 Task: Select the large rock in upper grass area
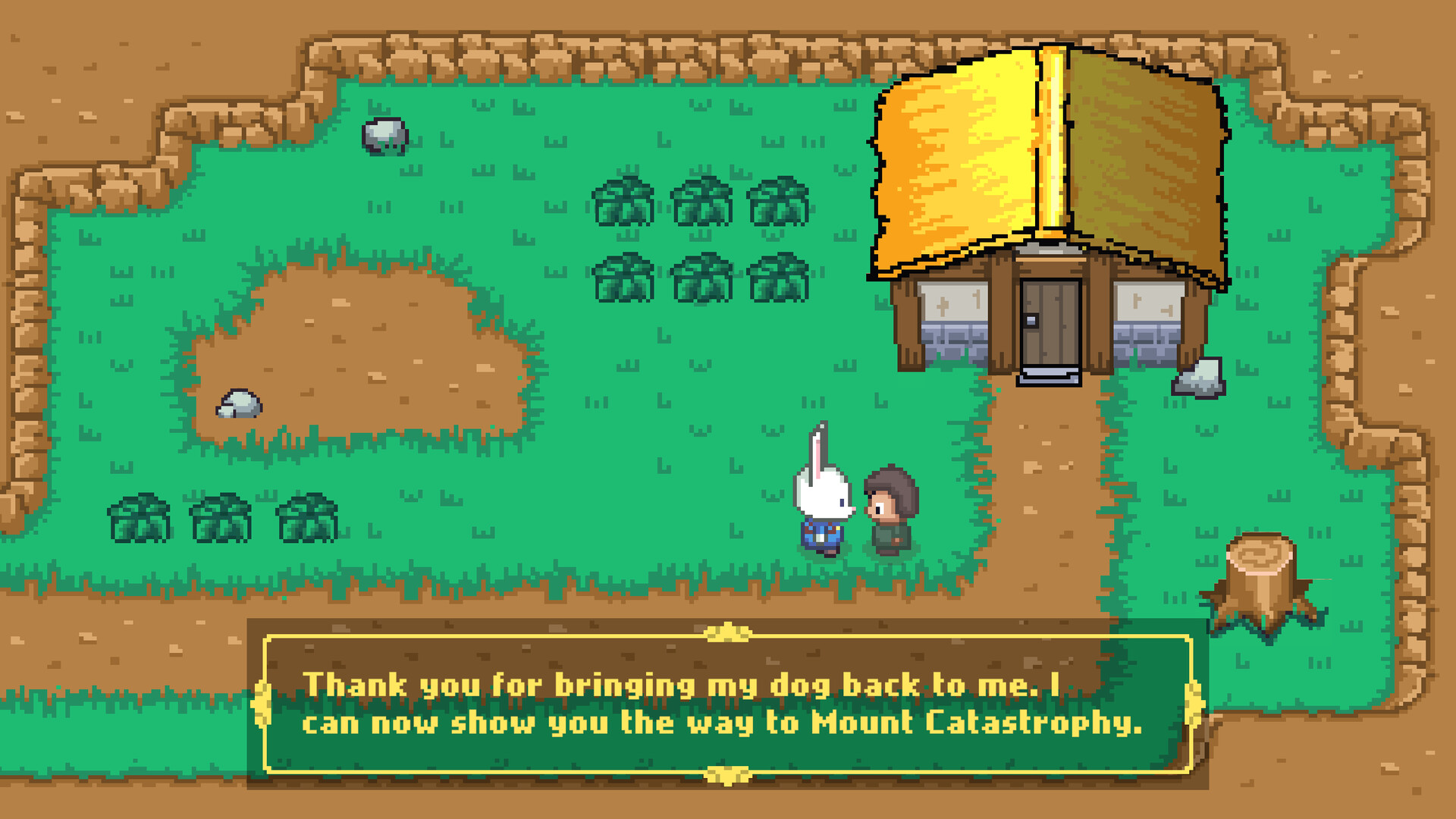point(385,135)
